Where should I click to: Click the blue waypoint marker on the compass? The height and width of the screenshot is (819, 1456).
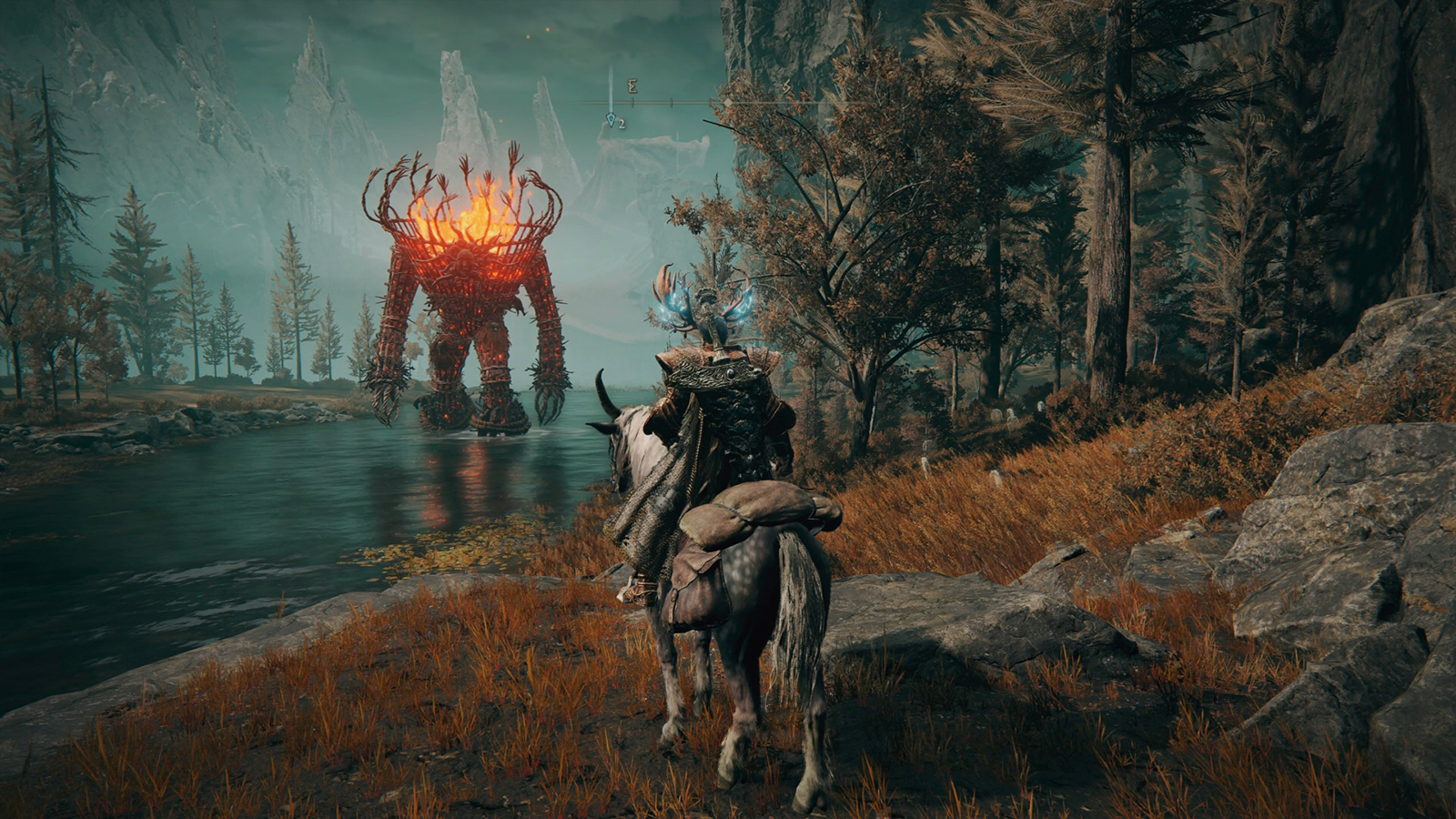click(x=611, y=119)
